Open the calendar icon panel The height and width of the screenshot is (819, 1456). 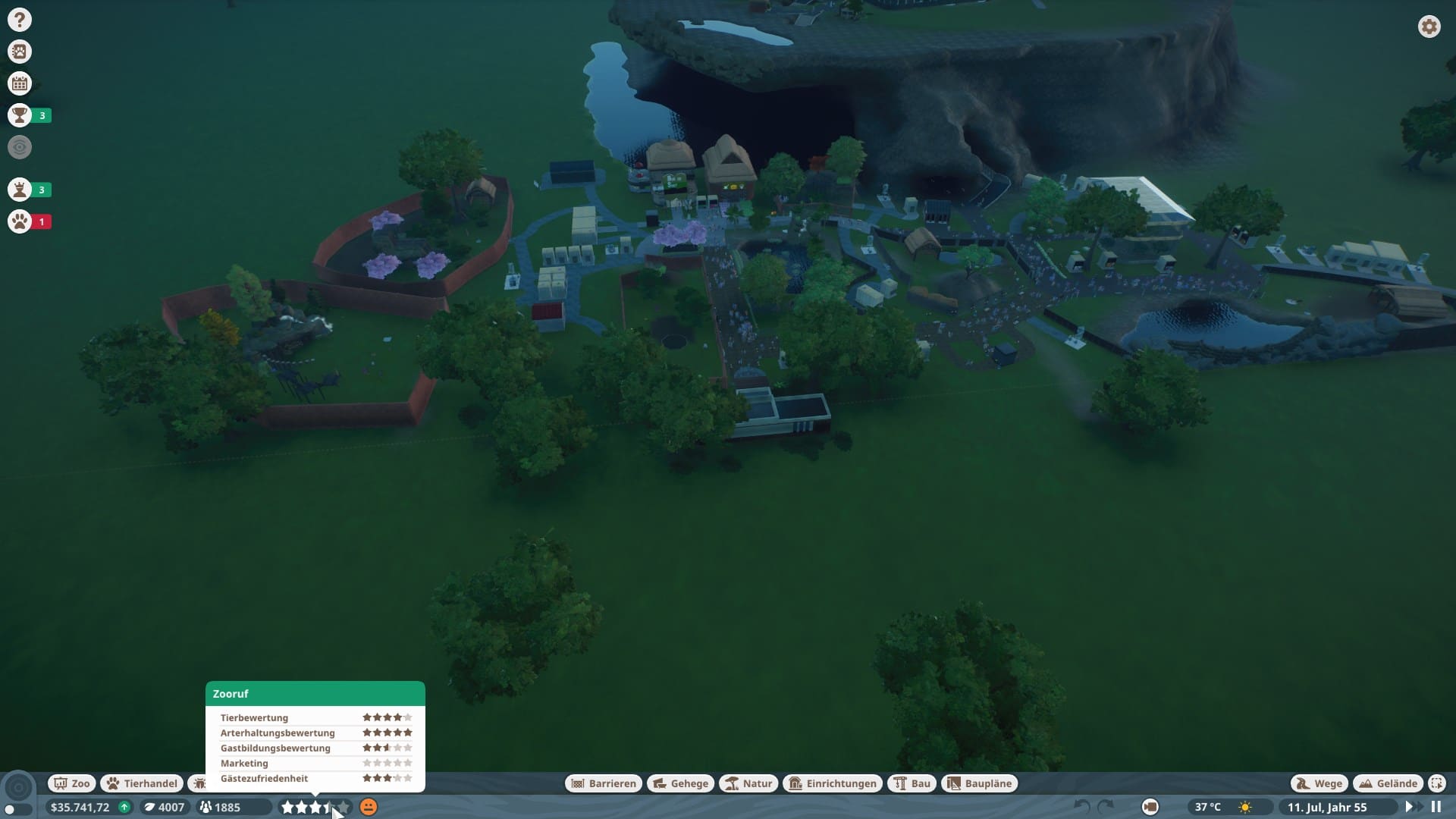point(20,83)
